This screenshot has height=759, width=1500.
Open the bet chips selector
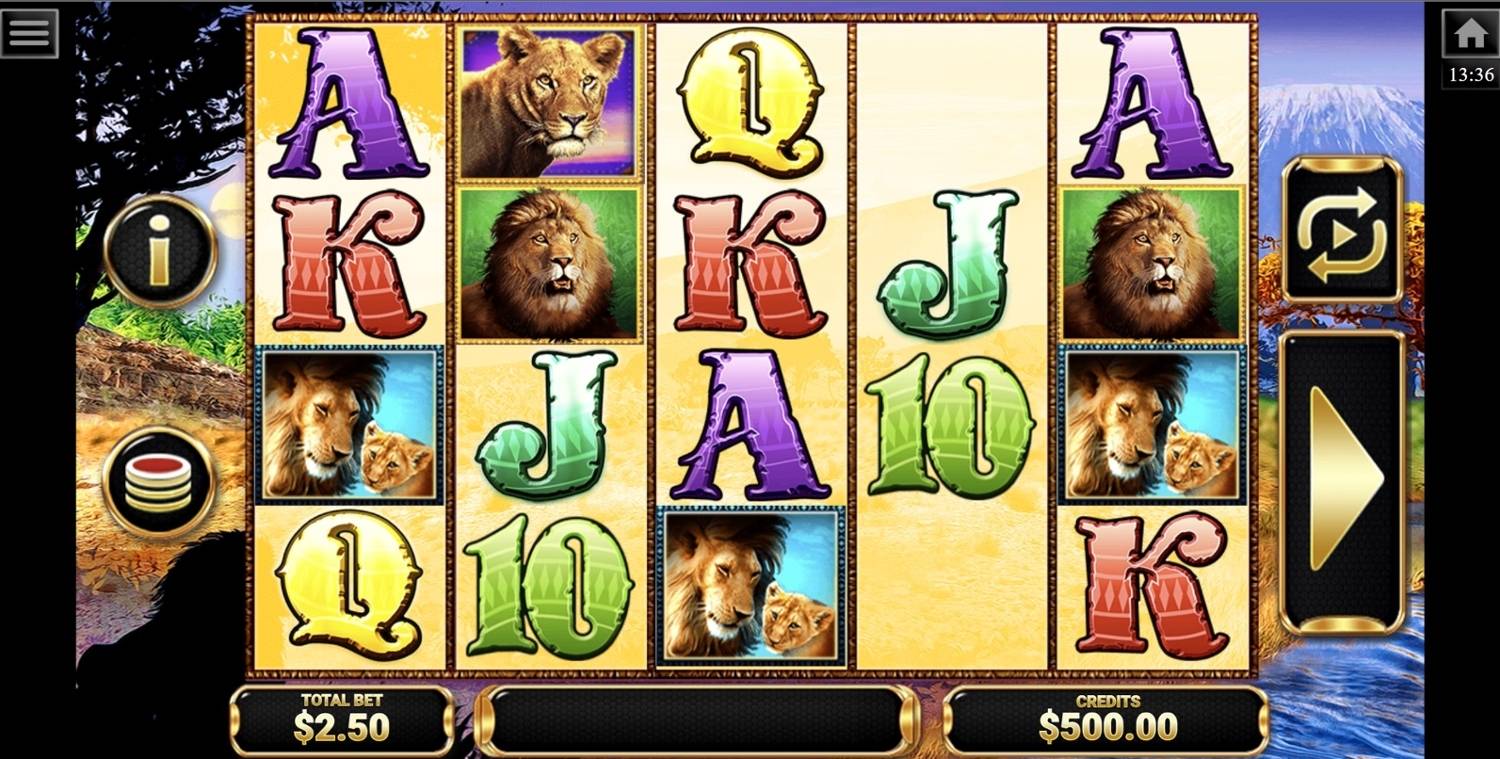coord(160,482)
